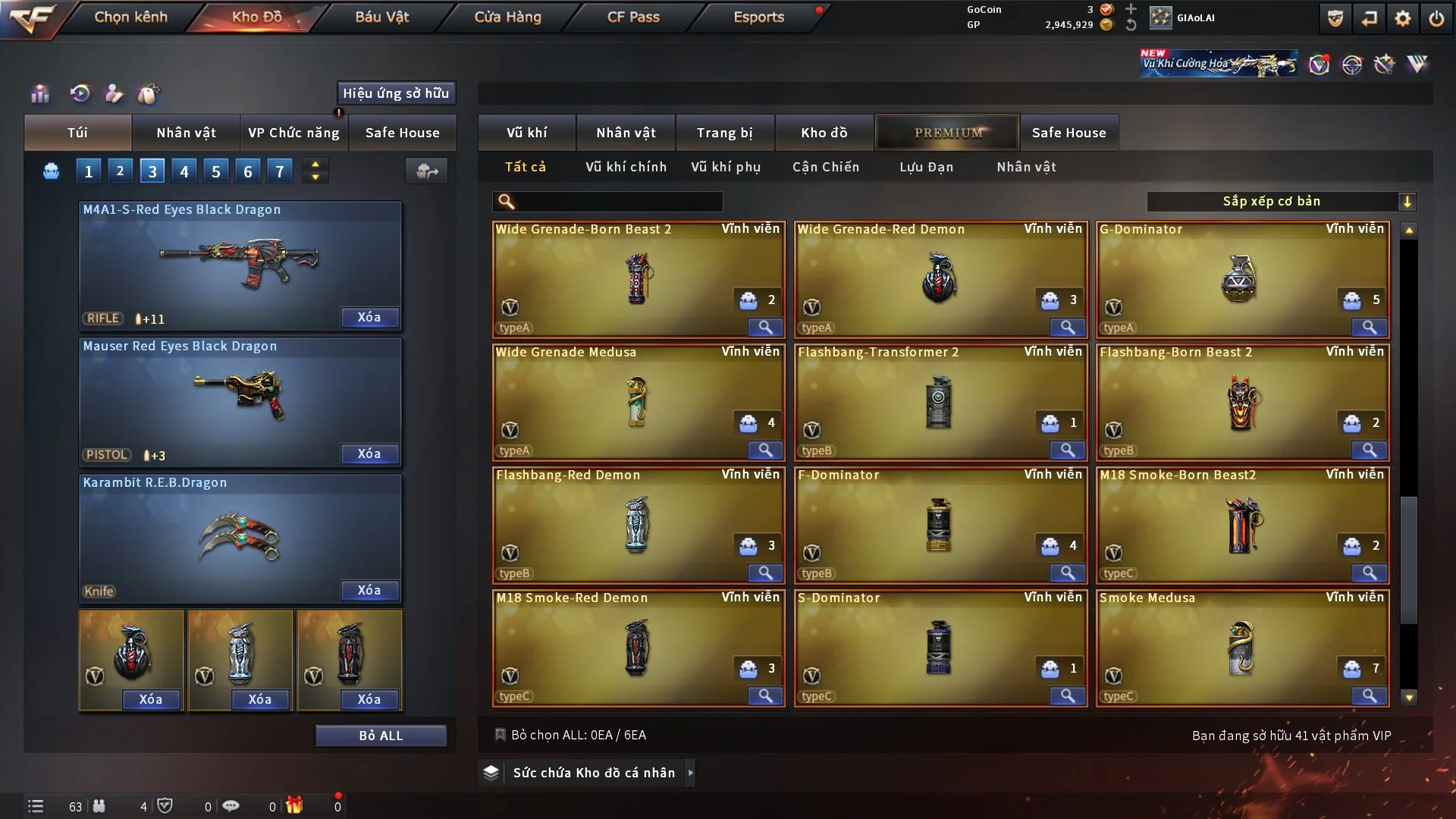This screenshot has width=1456, height=819.
Task: Click the inventory search field
Action: click(x=617, y=201)
